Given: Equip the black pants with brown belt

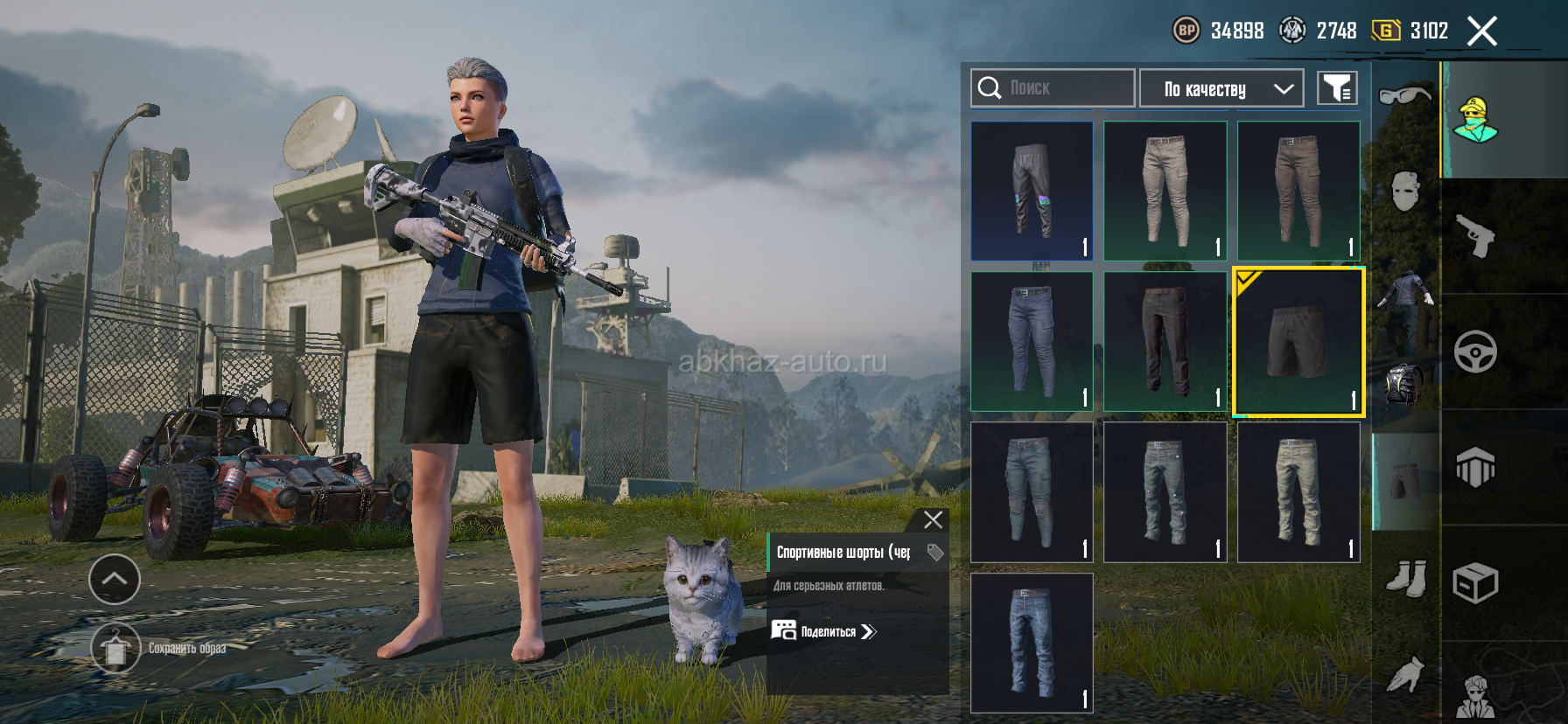Looking at the screenshot, I should (x=1165, y=342).
